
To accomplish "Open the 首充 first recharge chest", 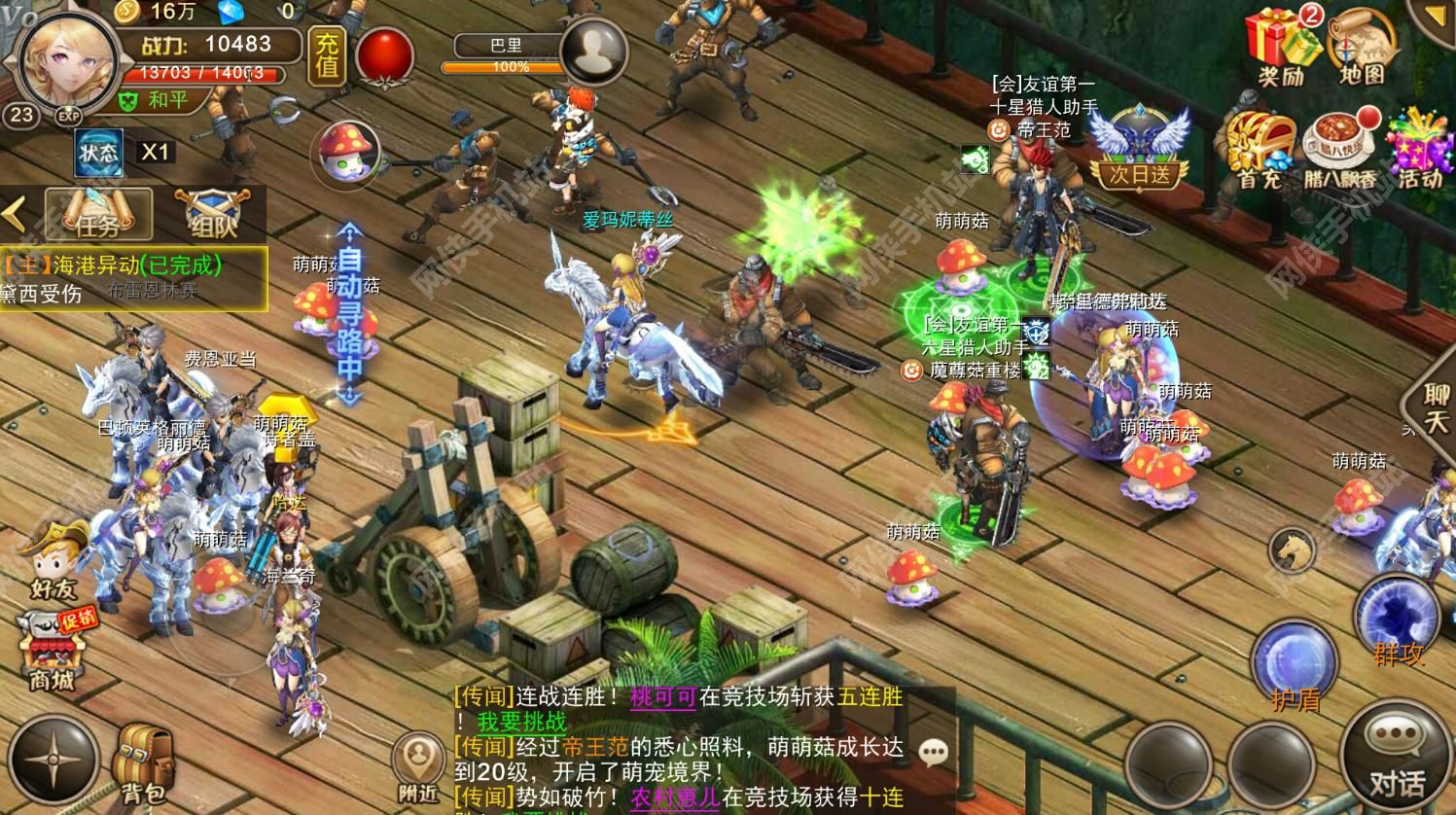I will click(1259, 149).
